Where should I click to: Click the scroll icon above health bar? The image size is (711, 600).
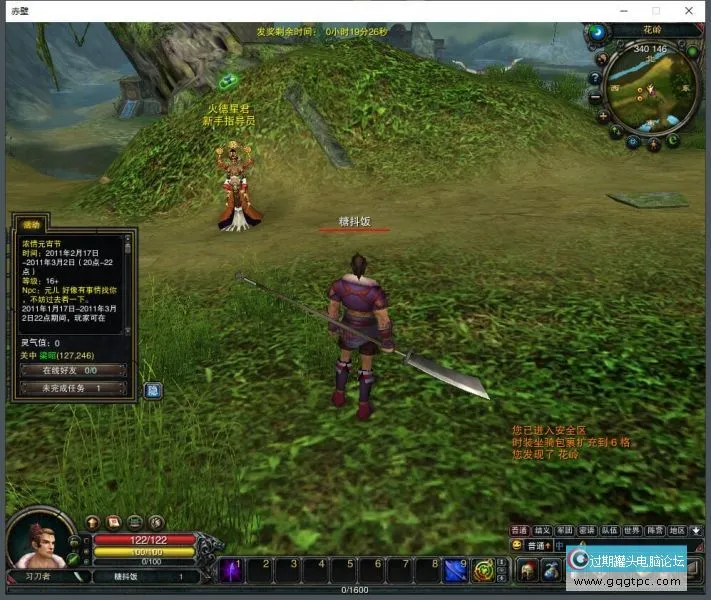114,522
